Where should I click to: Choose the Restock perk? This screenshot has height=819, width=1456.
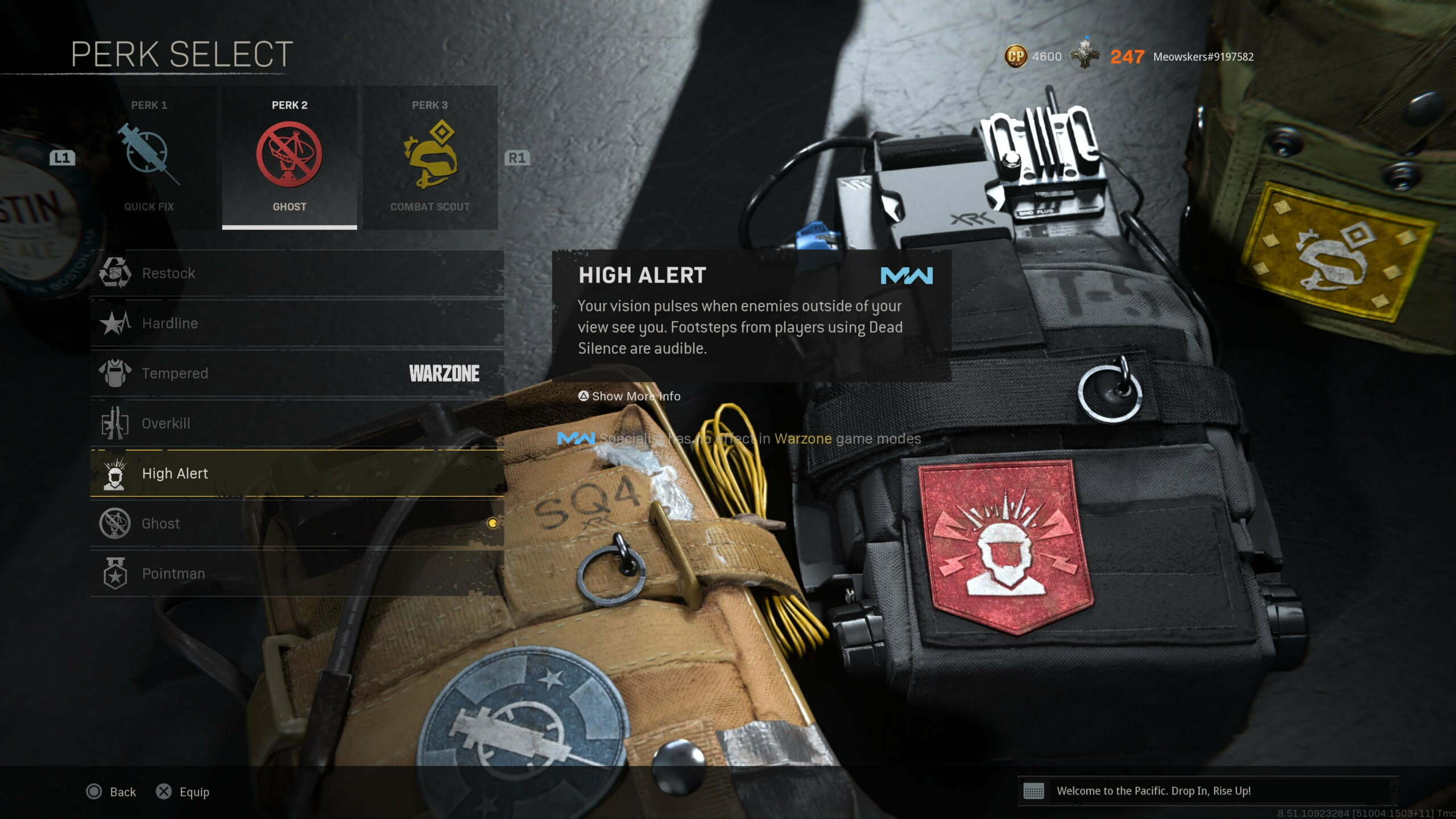[x=297, y=274]
